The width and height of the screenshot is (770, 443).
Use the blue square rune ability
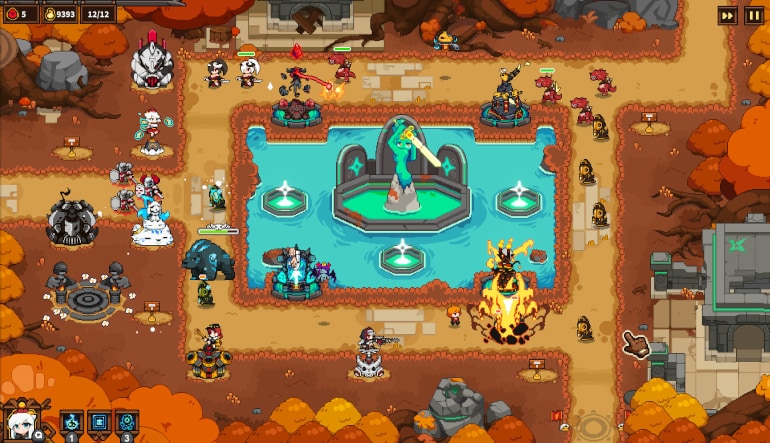point(99,423)
